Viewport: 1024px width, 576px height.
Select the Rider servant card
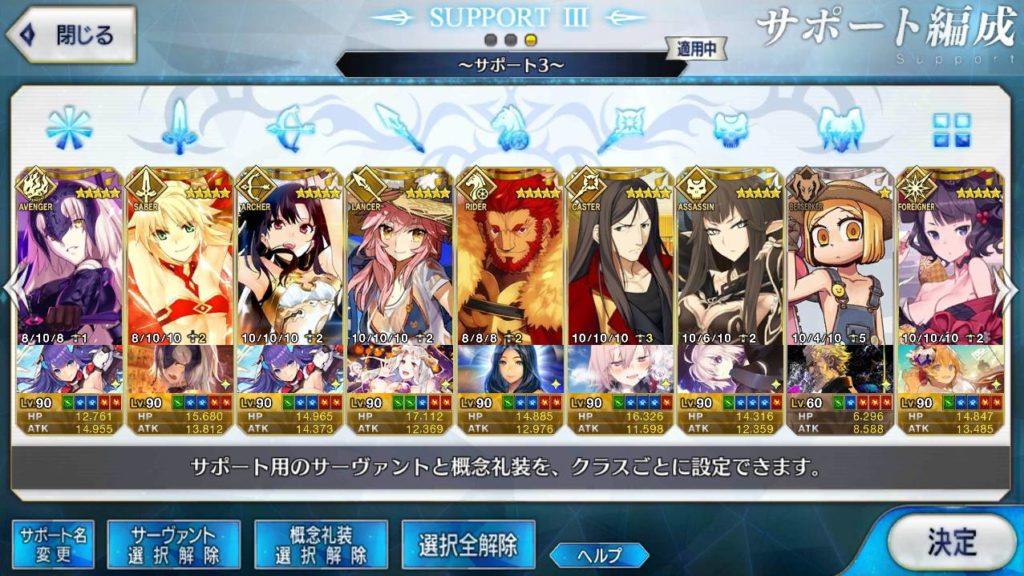pos(509,255)
